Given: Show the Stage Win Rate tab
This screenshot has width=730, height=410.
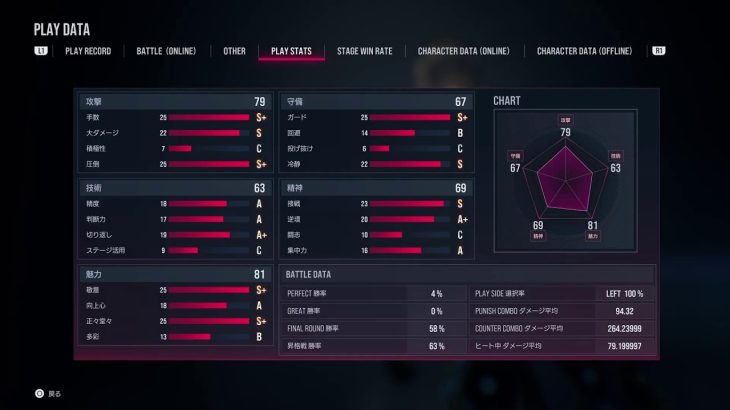Looking at the screenshot, I should click(x=364, y=51).
